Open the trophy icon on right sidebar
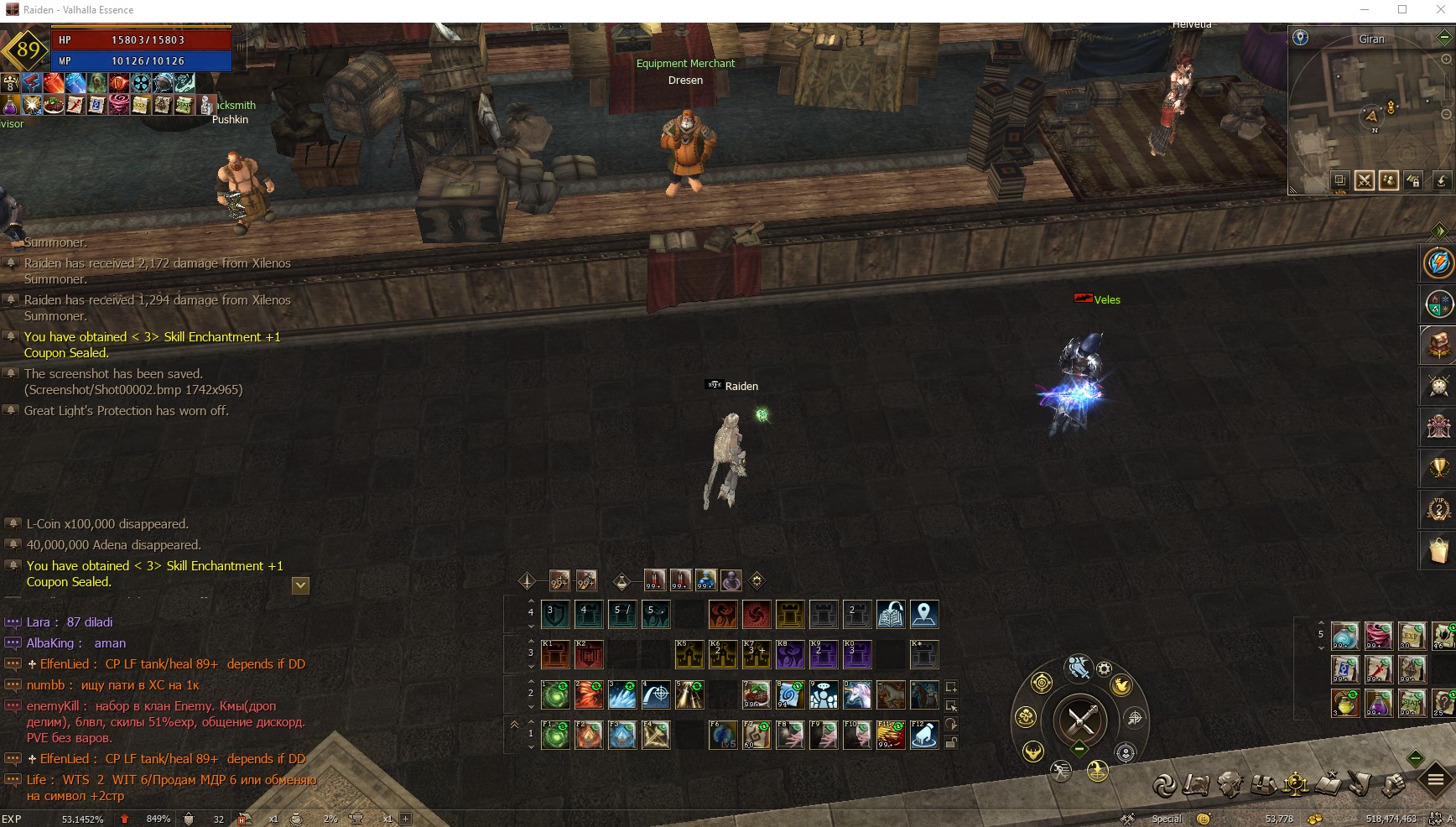 [x=1438, y=467]
